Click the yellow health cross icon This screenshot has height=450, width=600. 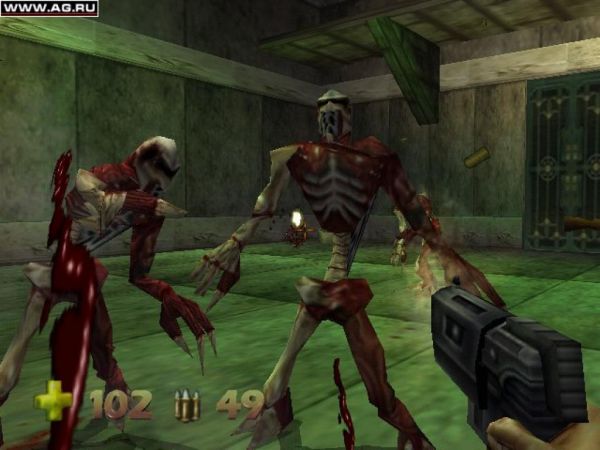coord(53,402)
